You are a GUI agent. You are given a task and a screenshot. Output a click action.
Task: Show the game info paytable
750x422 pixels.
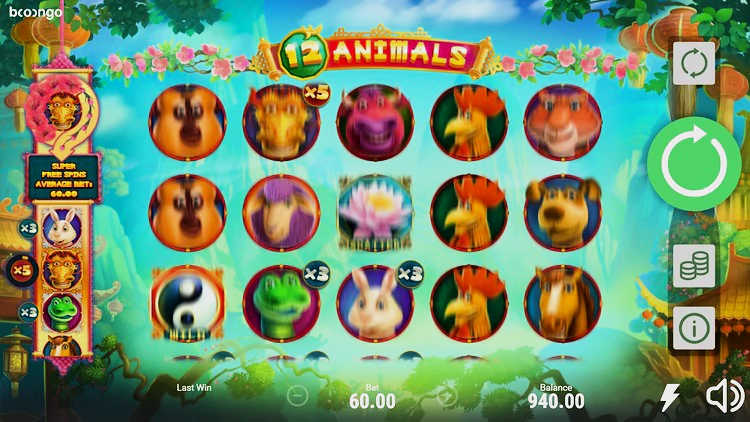[x=693, y=327]
